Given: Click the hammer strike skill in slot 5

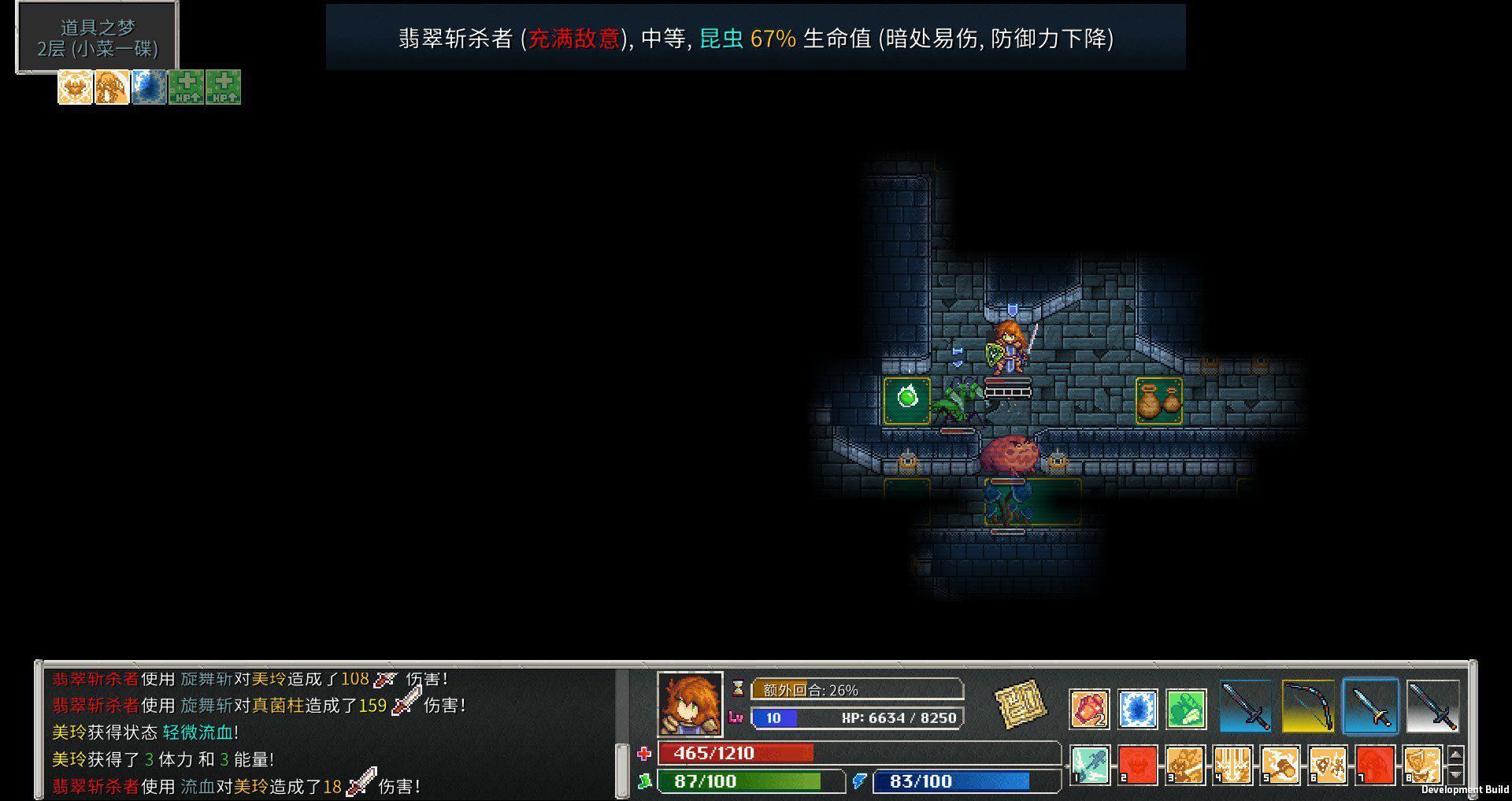Looking at the screenshot, I should point(1280,765).
